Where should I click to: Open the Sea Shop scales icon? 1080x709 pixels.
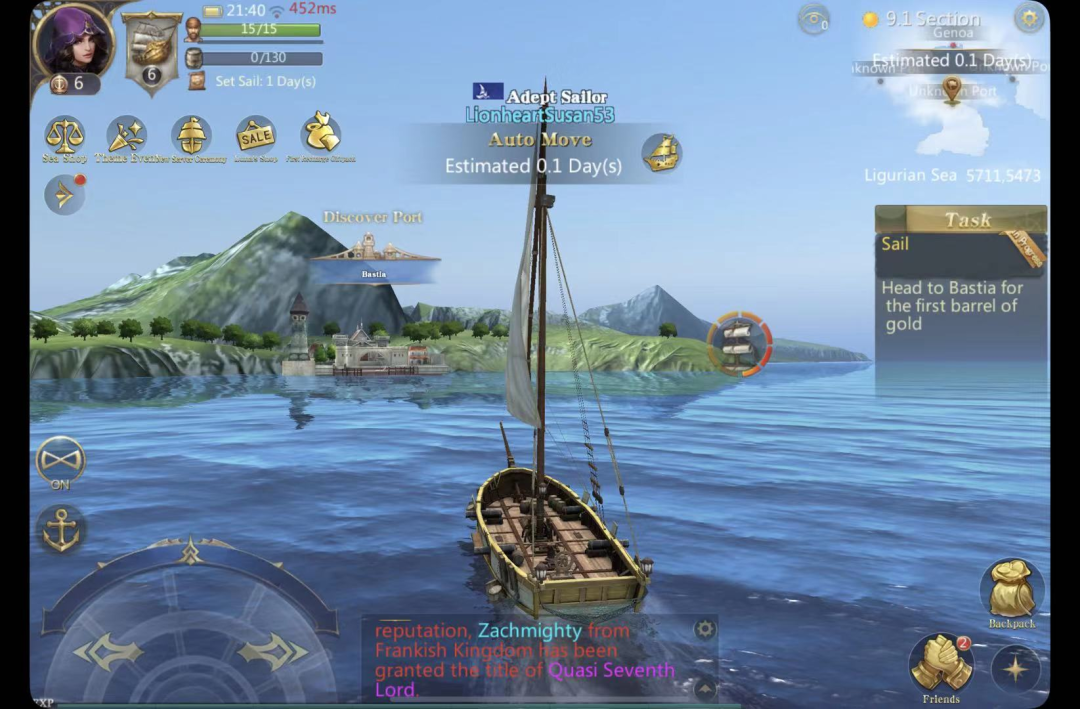tap(65, 135)
